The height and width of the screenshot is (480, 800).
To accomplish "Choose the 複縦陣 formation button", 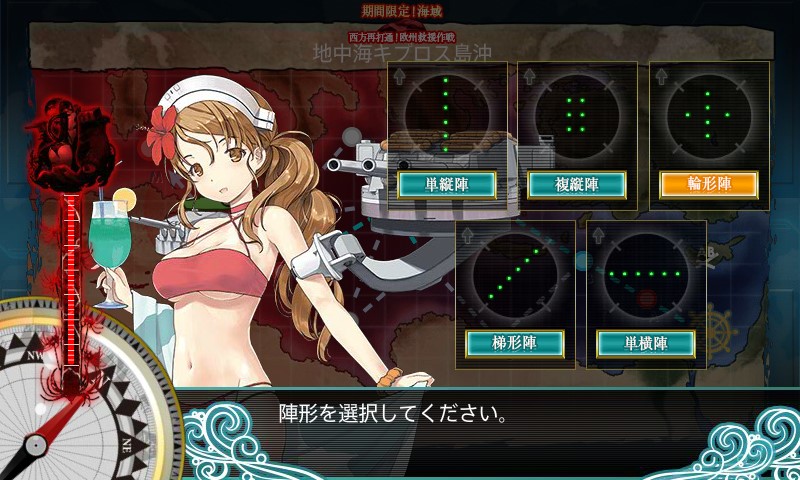I will [x=576, y=185].
